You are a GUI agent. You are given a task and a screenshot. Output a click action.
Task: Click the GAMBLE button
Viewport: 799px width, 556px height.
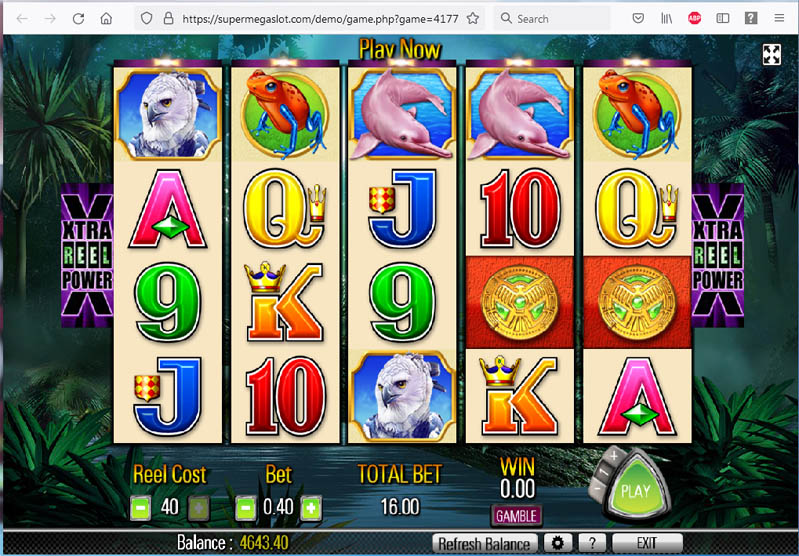point(516,516)
